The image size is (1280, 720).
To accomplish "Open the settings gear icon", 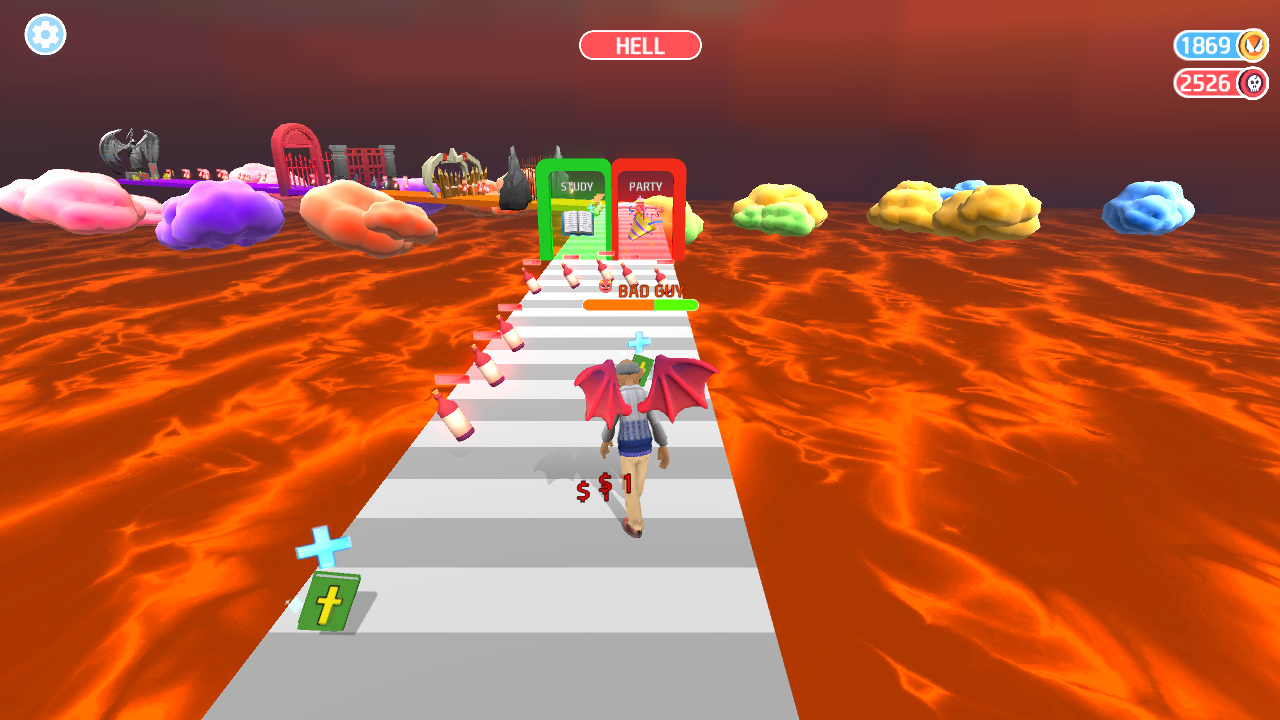I will point(44,35).
